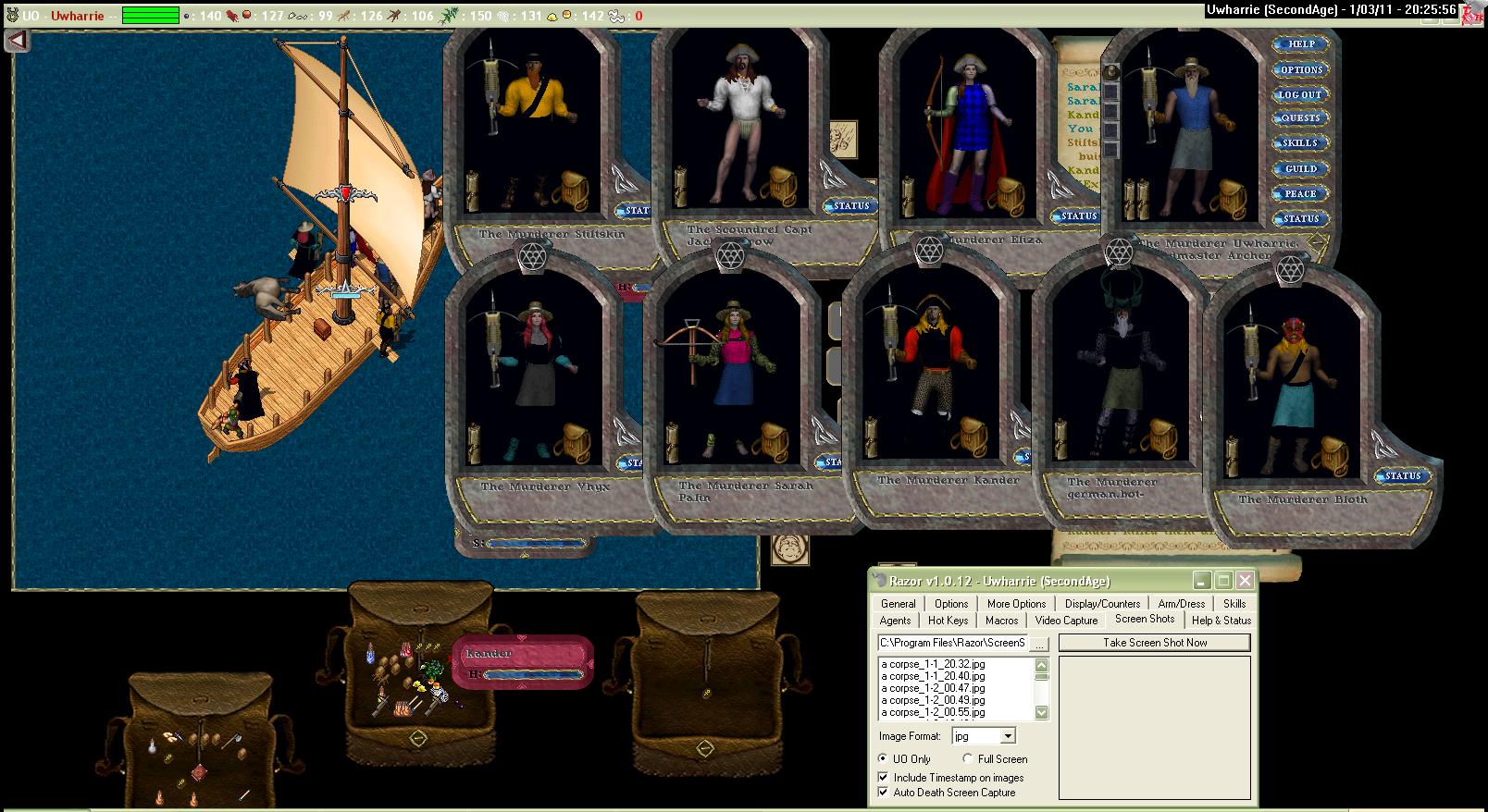Take Screen Shot Now in Razor

[x=1154, y=643]
